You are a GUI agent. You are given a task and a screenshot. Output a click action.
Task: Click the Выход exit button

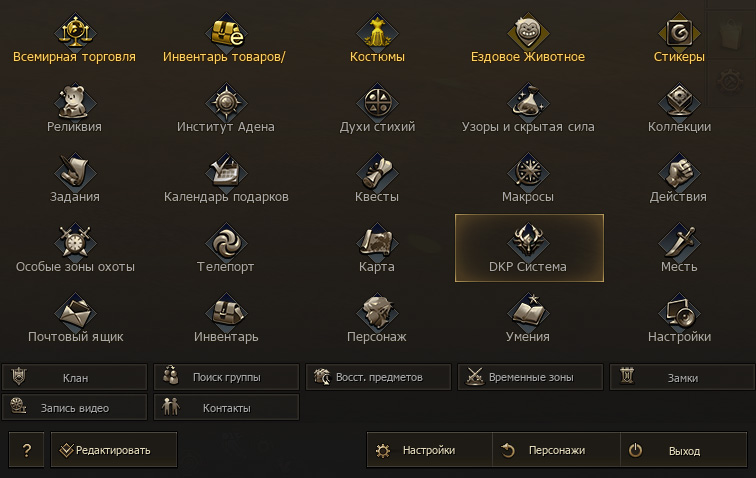pyautogui.click(x=683, y=450)
